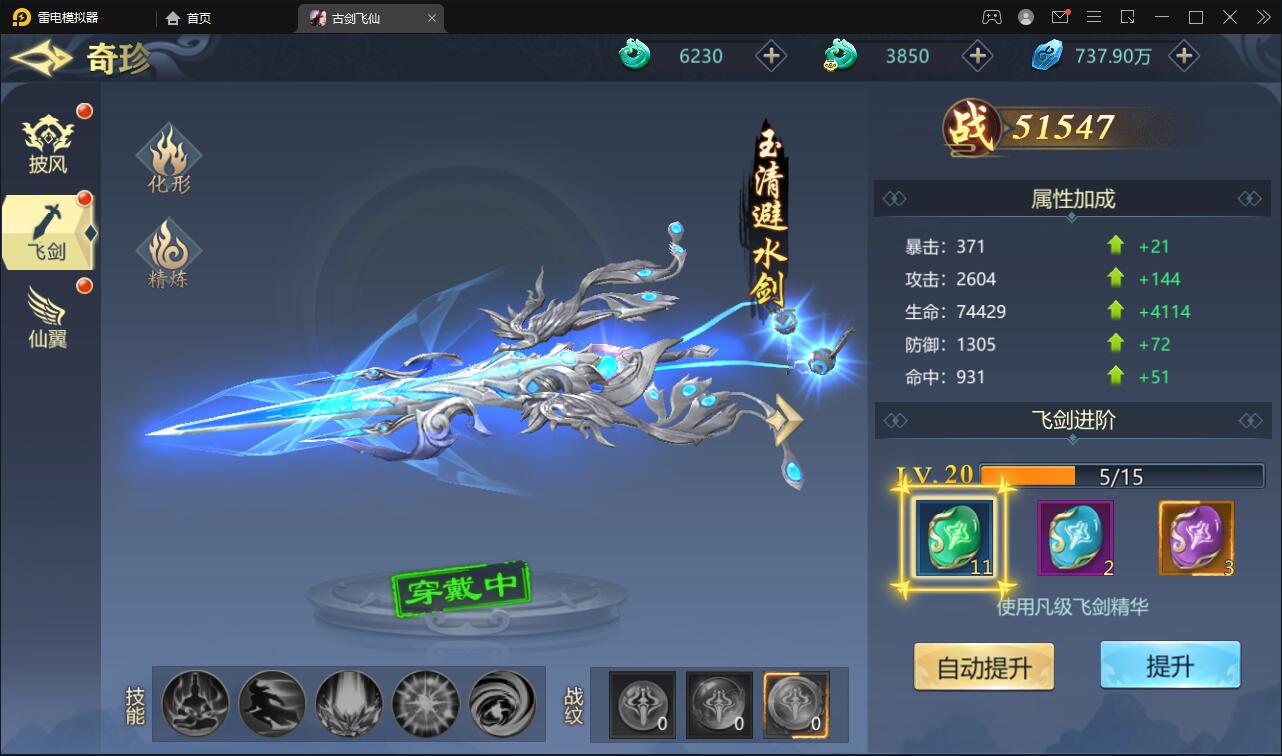Select the 飞剑 flying sword sidebar icon

45,232
